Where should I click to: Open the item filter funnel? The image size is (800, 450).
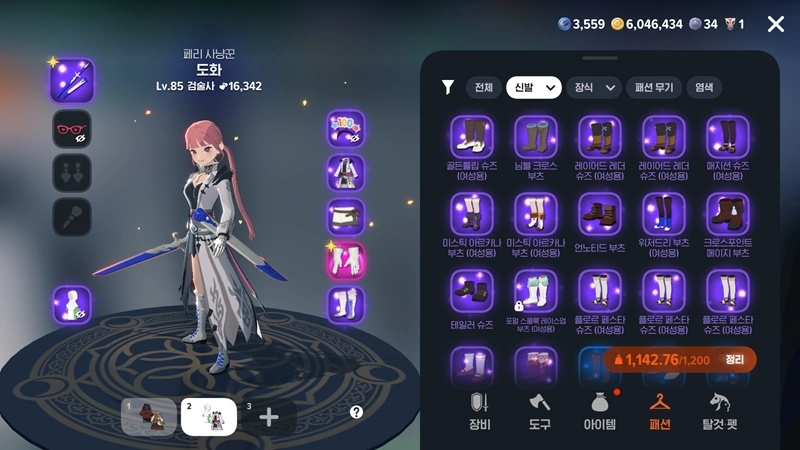(x=448, y=88)
